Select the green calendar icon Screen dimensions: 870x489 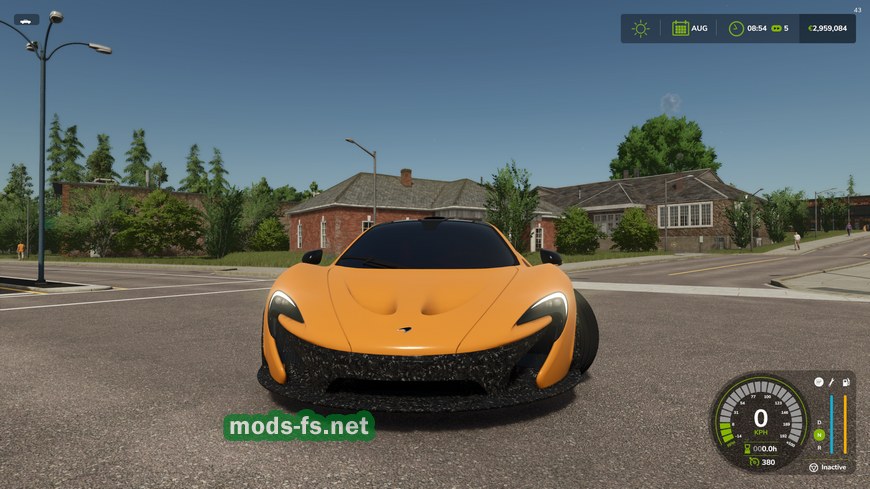680,28
